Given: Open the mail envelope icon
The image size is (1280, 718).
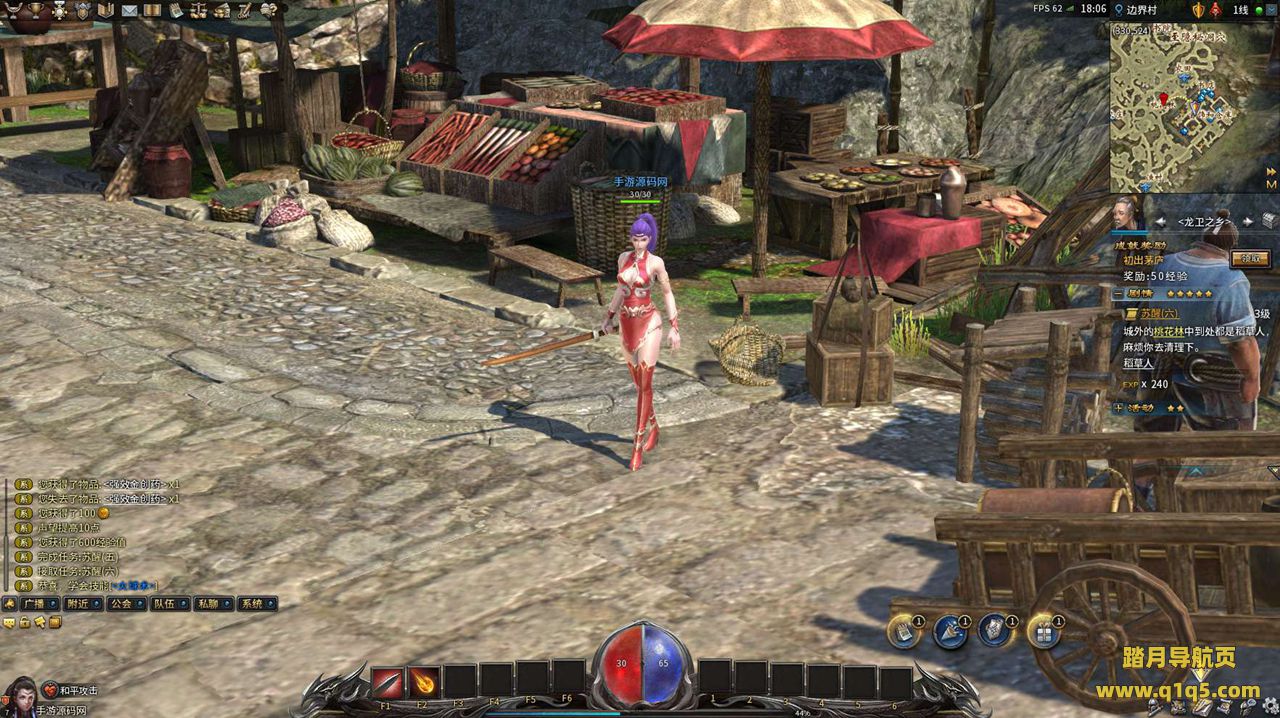Looking at the screenshot, I should click(129, 10).
